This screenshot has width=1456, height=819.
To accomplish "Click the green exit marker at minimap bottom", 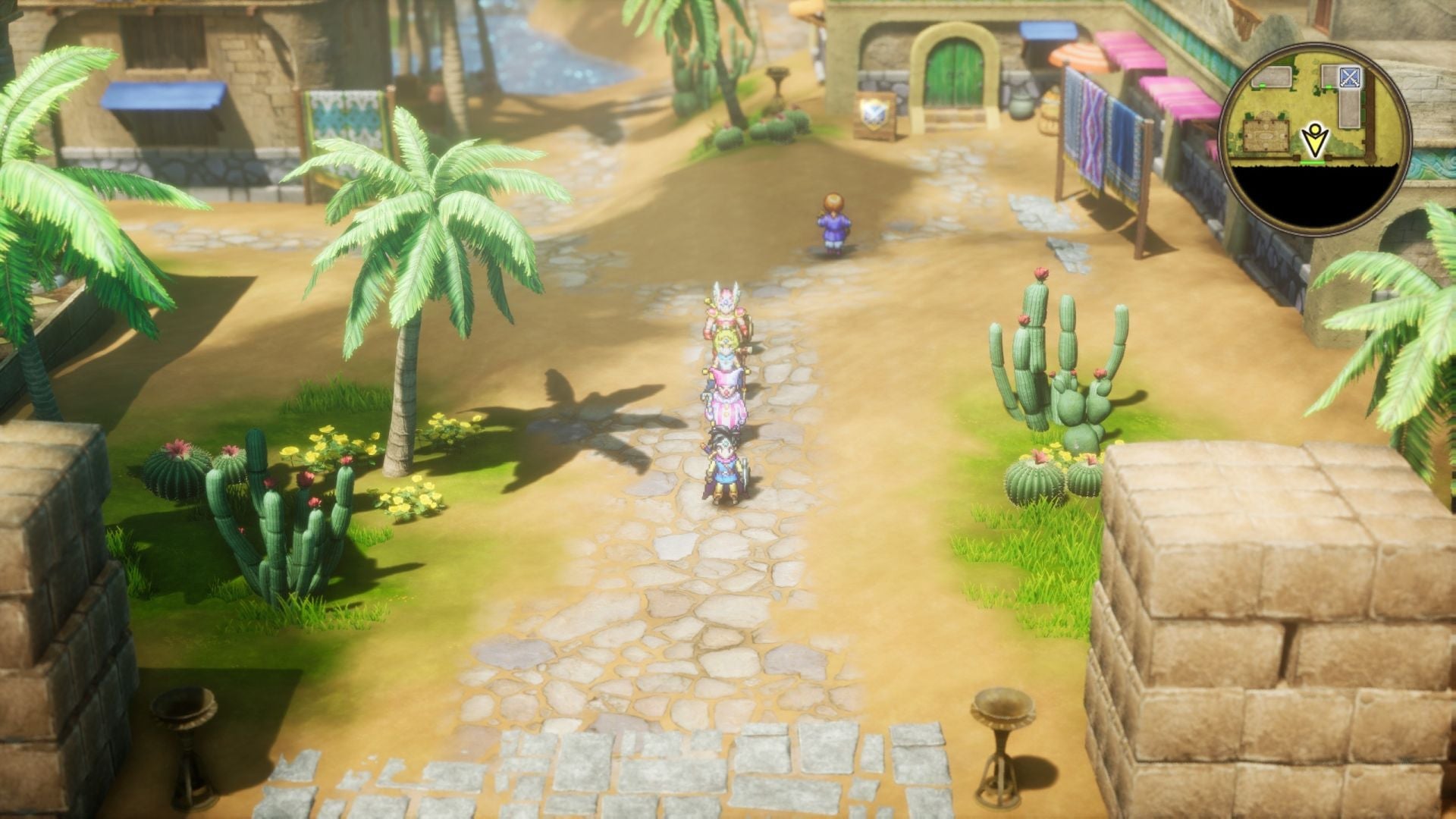I will click(x=1313, y=162).
